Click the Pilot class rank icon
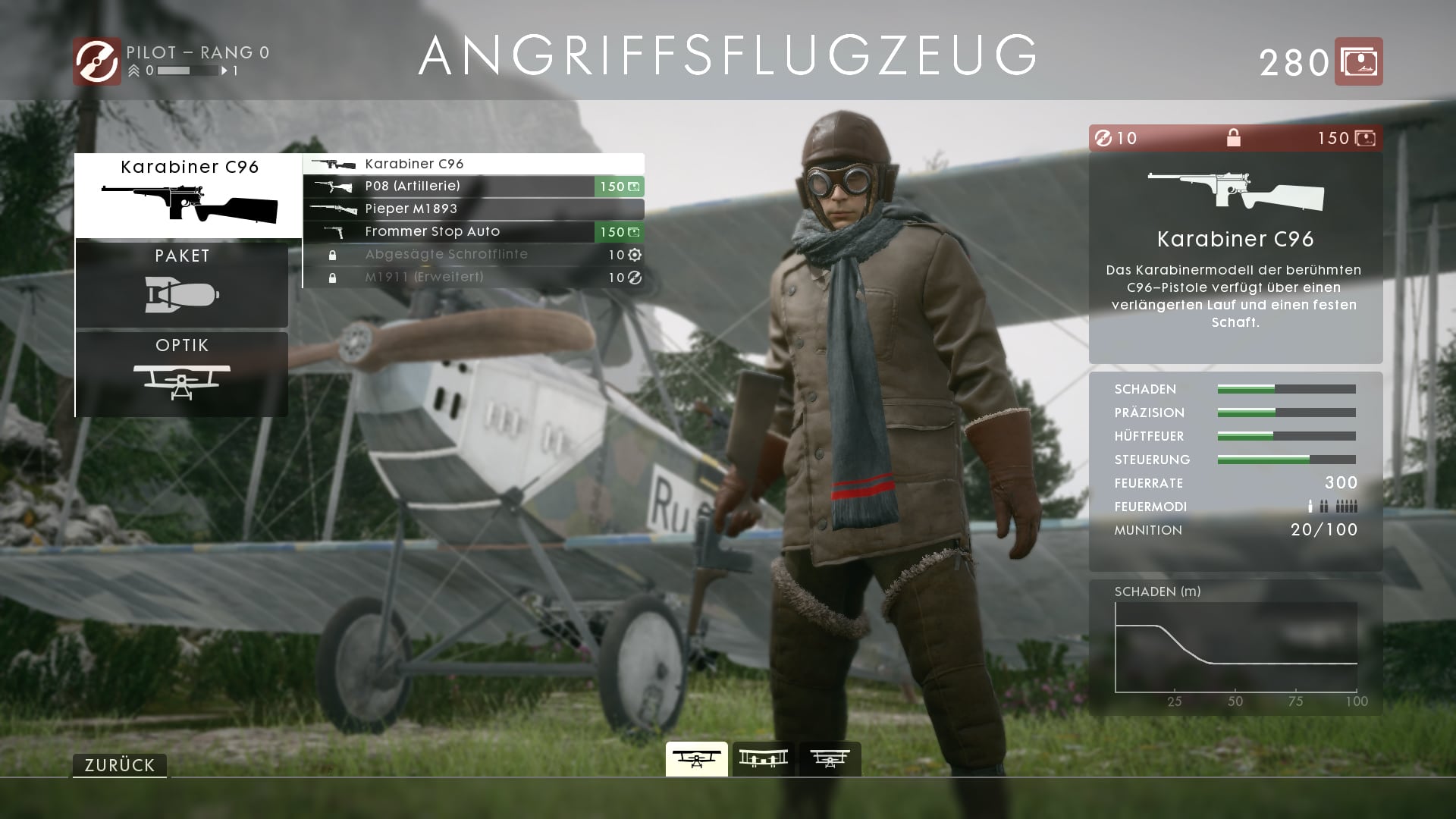Viewport: 1456px width, 819px height. point(97,61)
